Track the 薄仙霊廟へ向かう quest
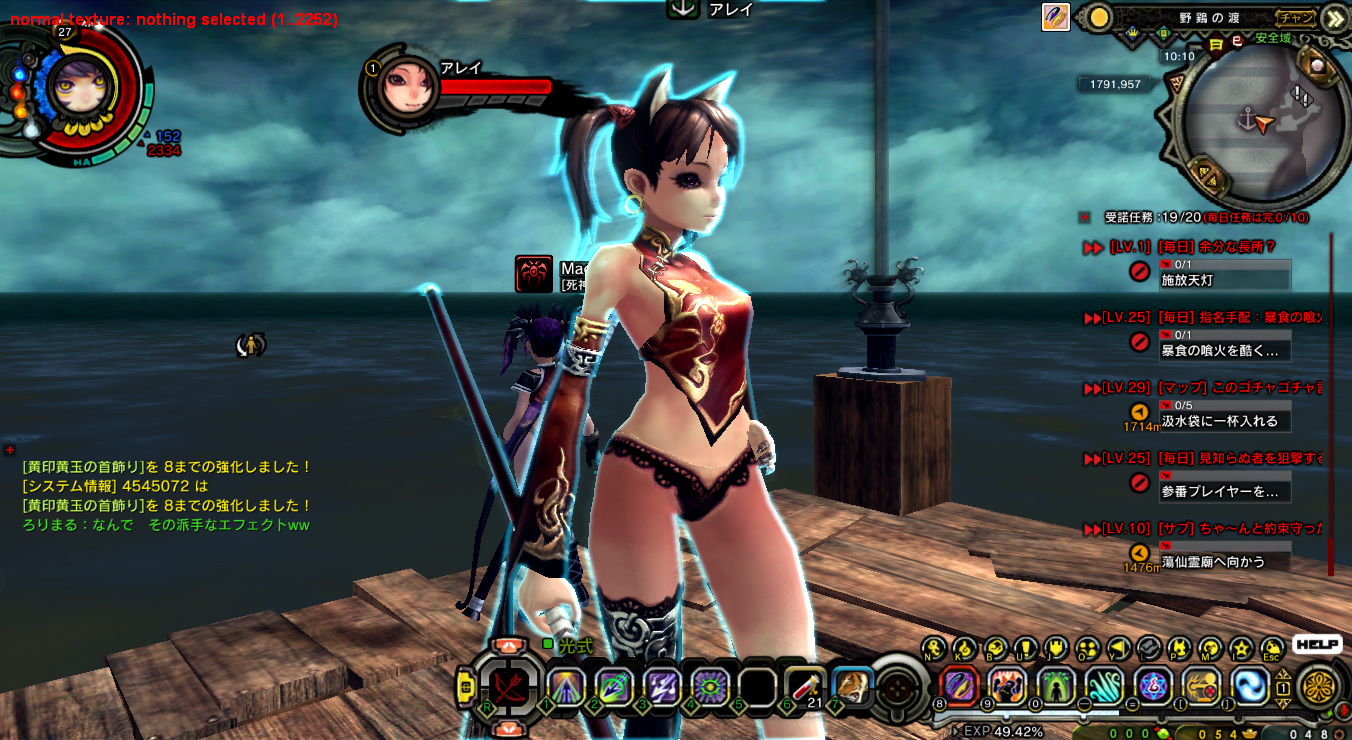 coord(1224,562)
